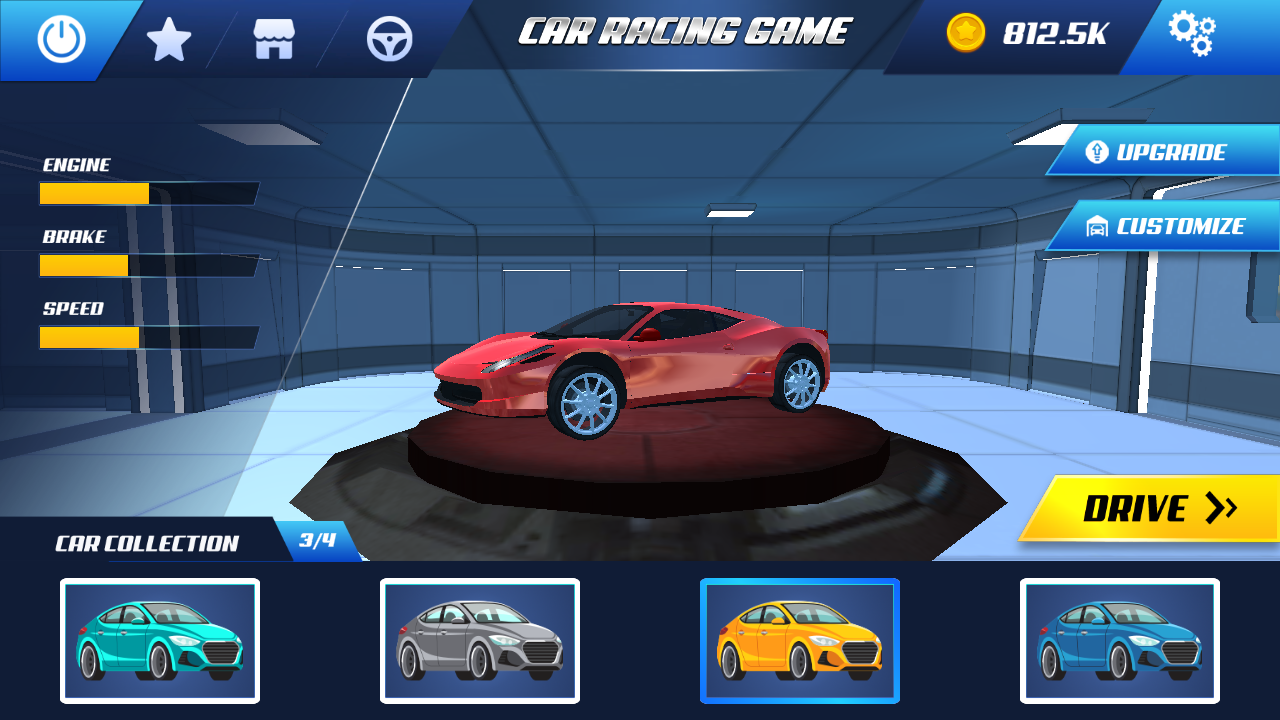Select the orange car thumbnail
The width and height of the screenshot is (1280, 720).
[x=799, y=641]
